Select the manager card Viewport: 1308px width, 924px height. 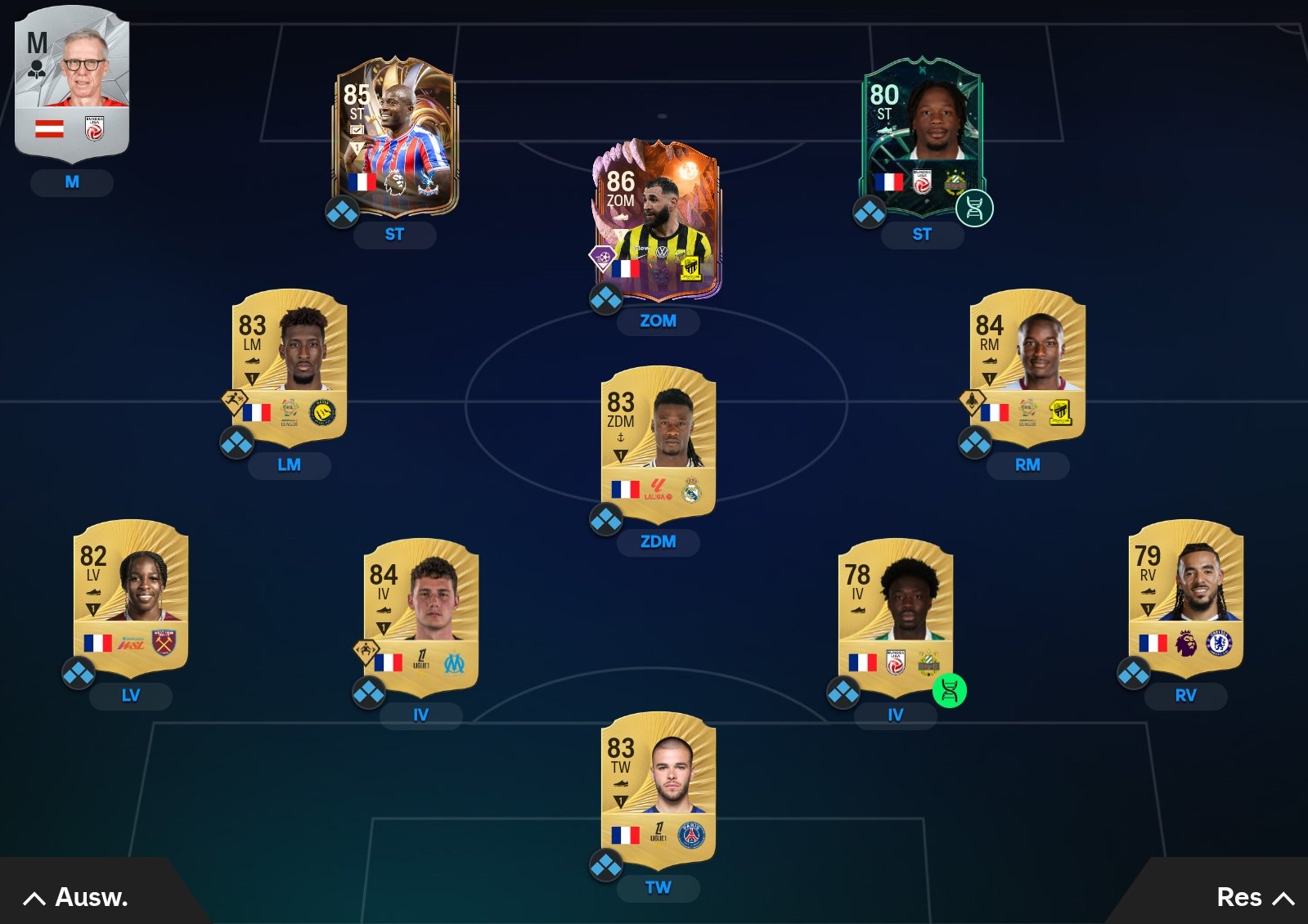72,82
